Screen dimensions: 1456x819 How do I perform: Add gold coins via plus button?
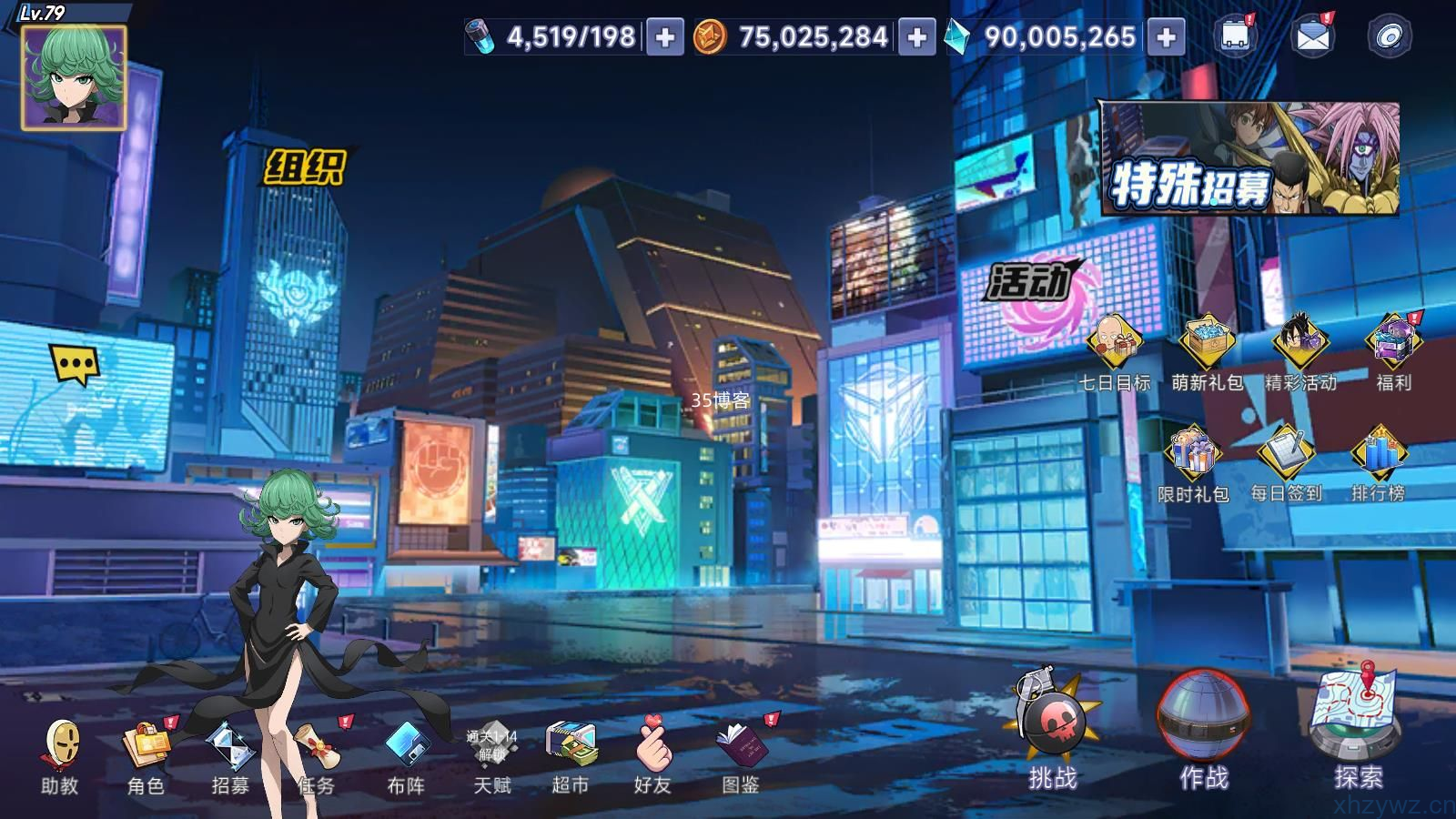pyautogui.click(x=916, y=37)
